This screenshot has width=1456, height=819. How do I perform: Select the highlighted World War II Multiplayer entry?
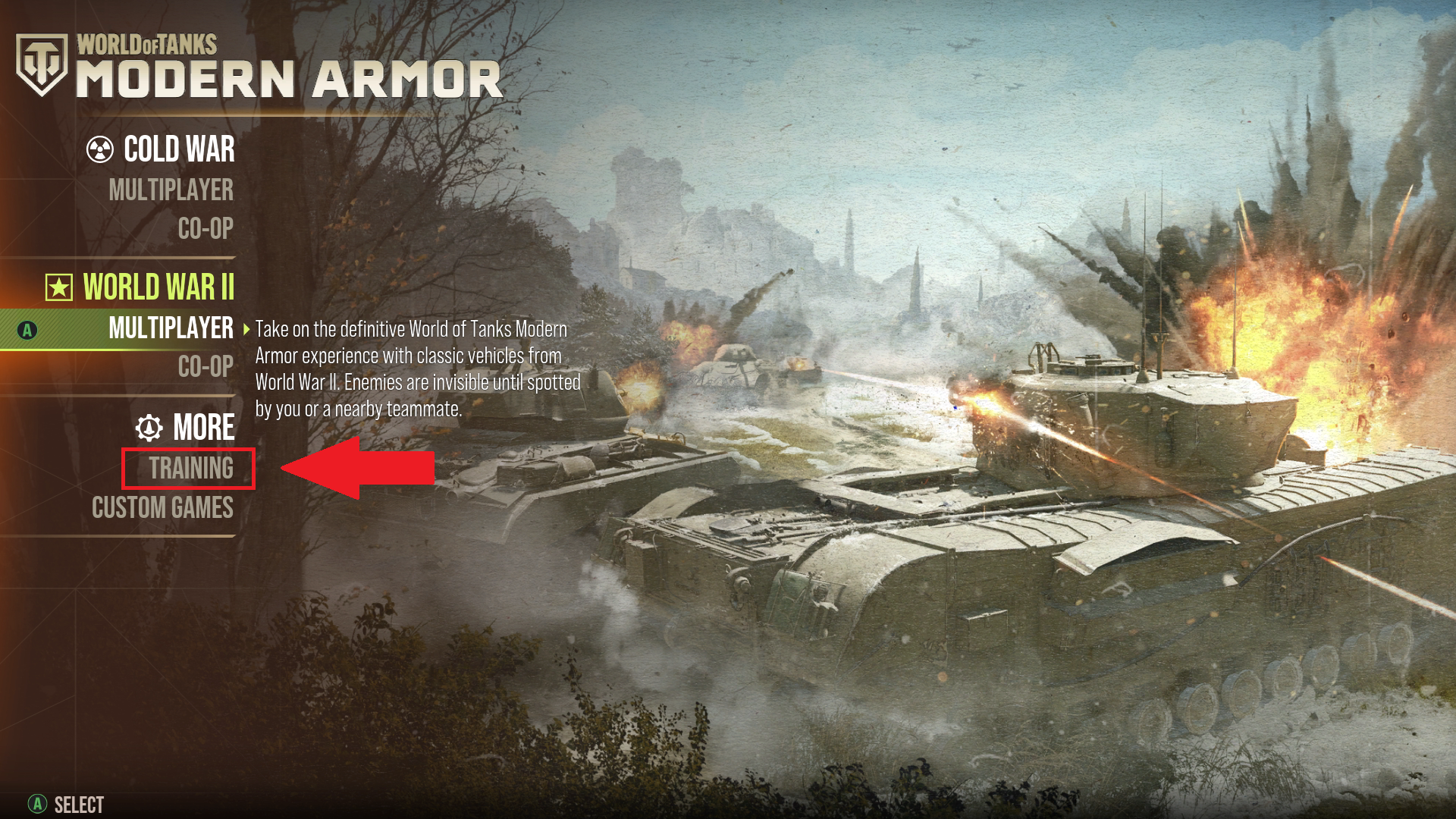coord(171,330)
